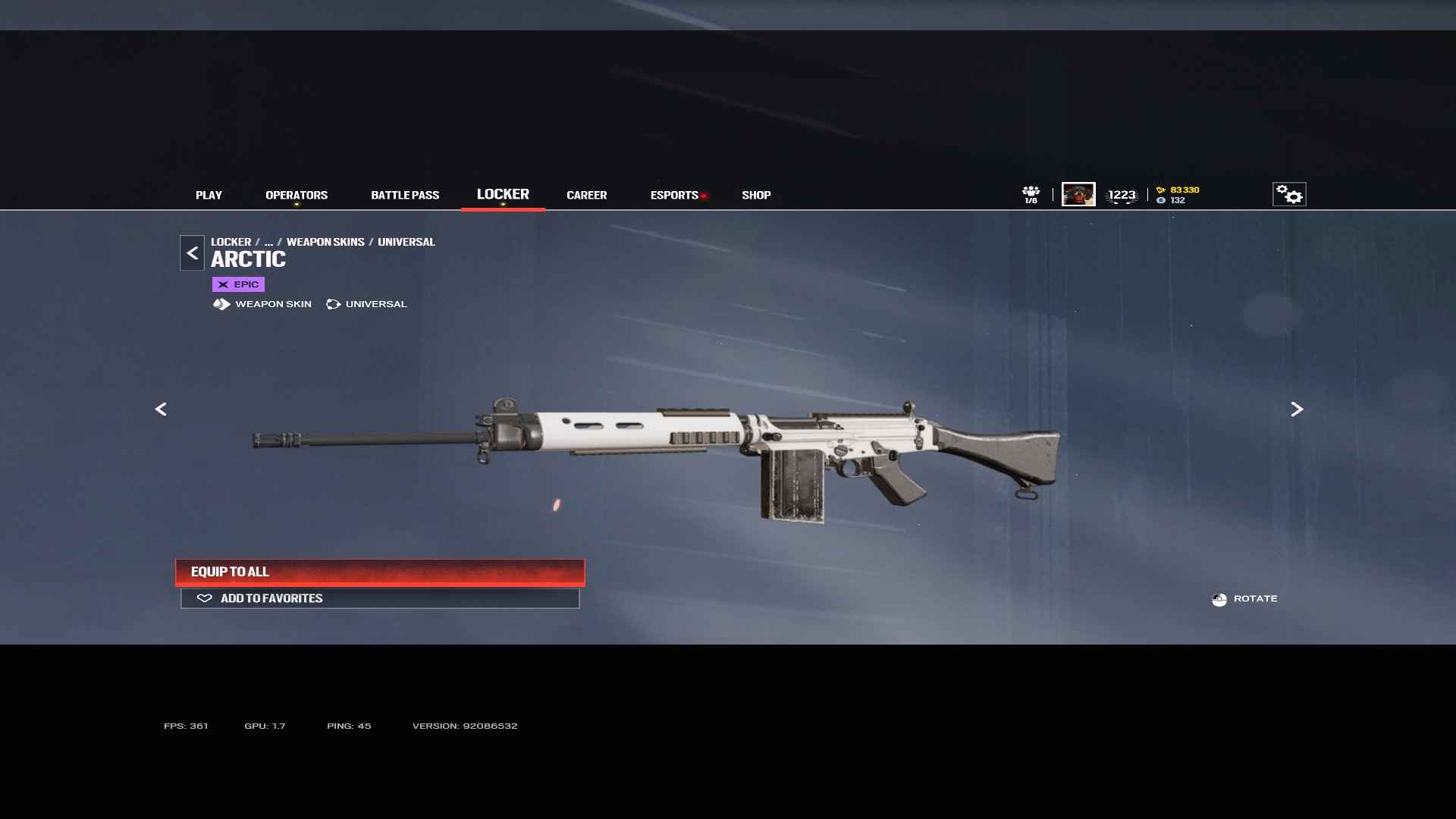Open the squad party icon
Image resolution: width=1456 pixels, height=819 pixels.
coord(1031,194)
